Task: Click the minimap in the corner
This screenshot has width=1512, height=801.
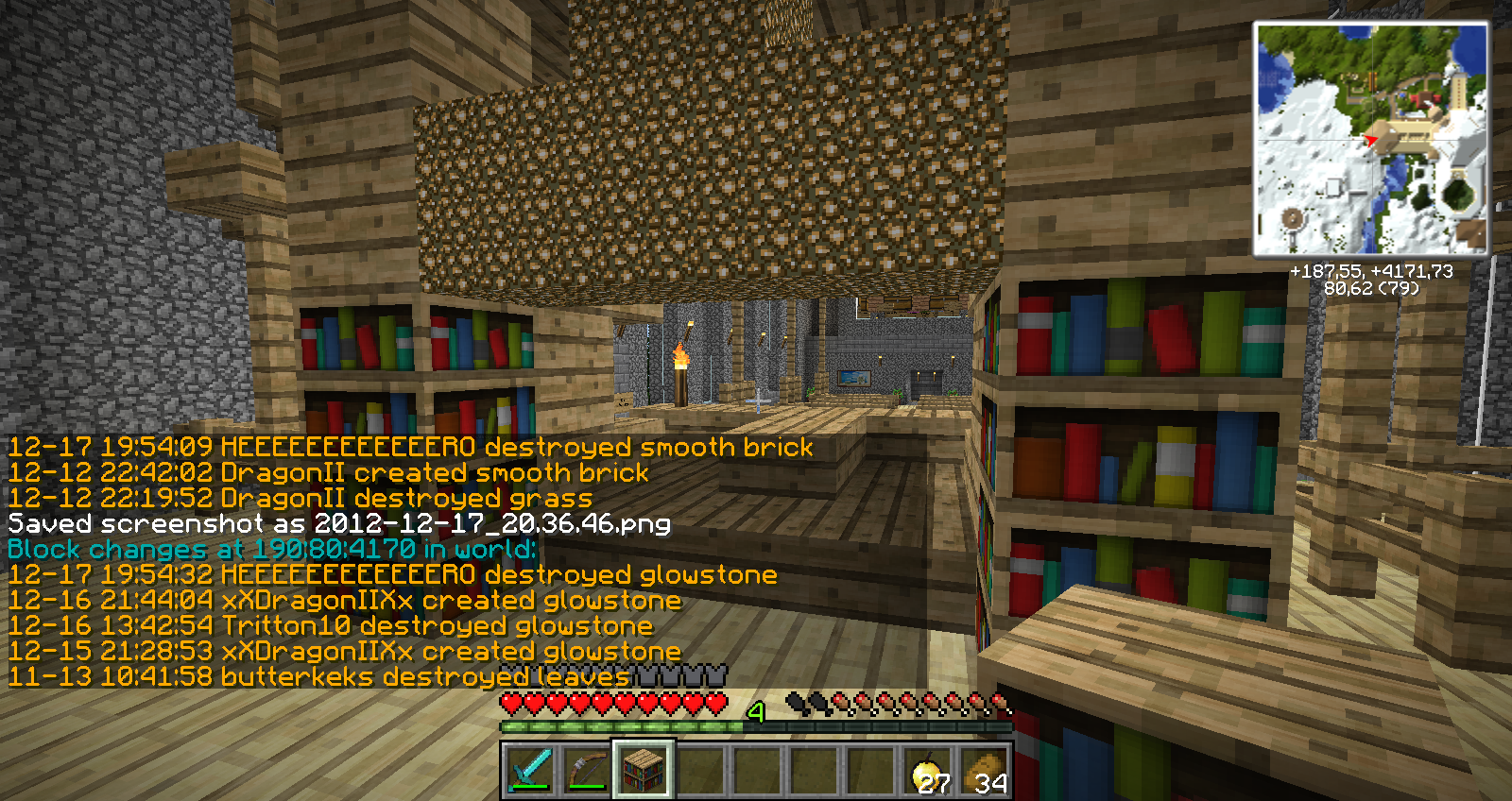Action: [1370, 139]
